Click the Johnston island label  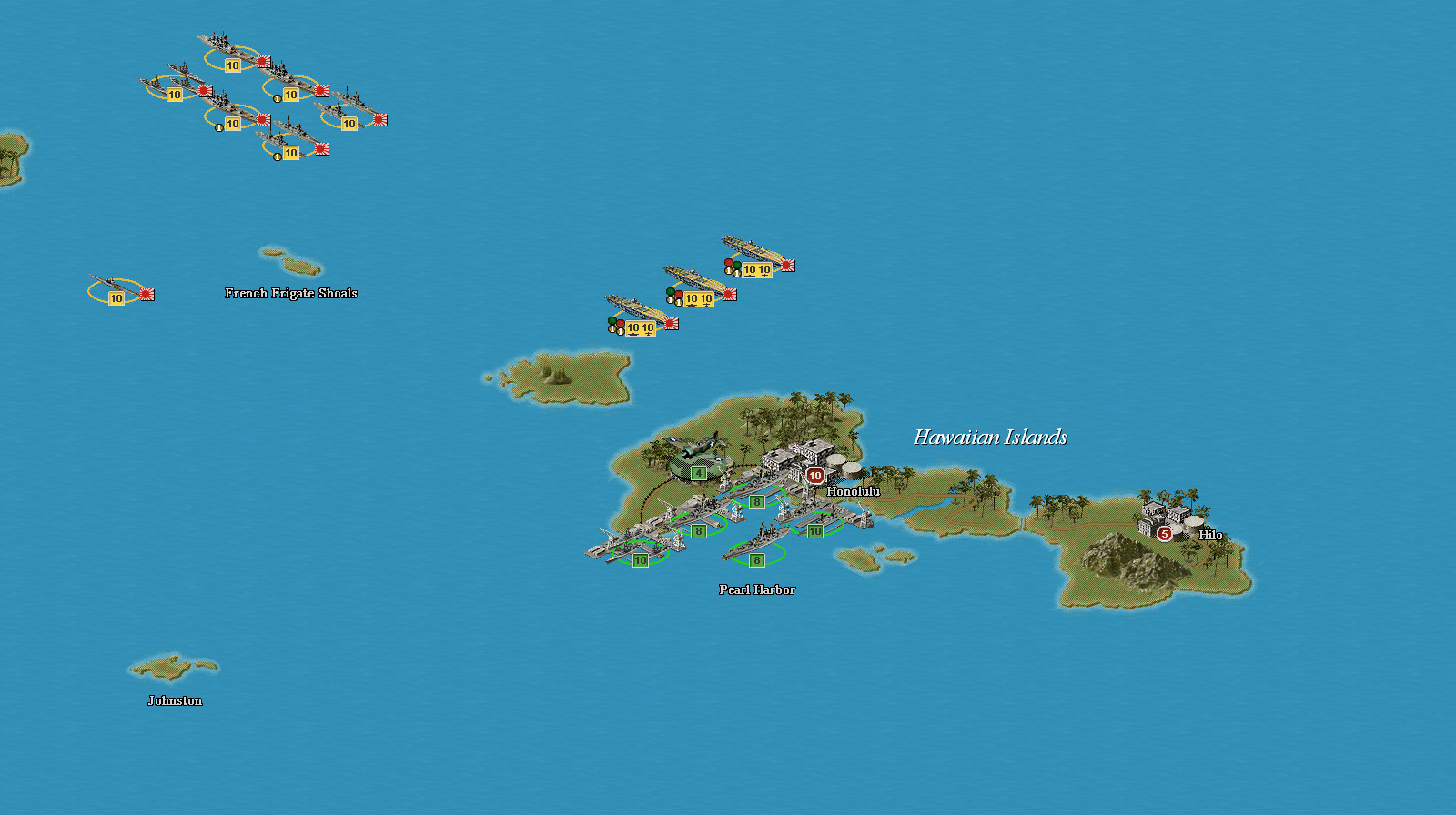(177, 700)
